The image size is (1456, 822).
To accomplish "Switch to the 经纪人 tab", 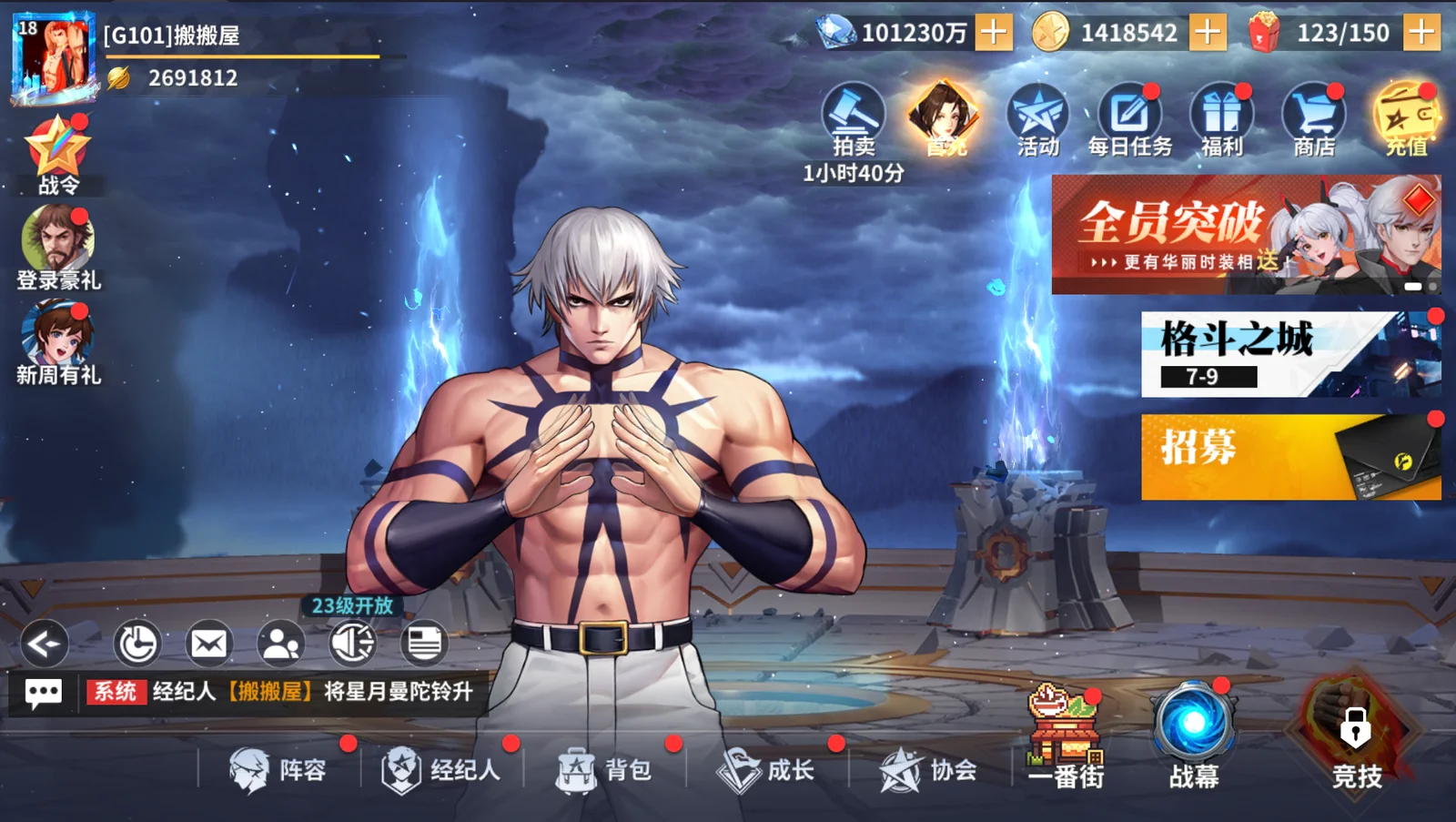I will [446, 769].
